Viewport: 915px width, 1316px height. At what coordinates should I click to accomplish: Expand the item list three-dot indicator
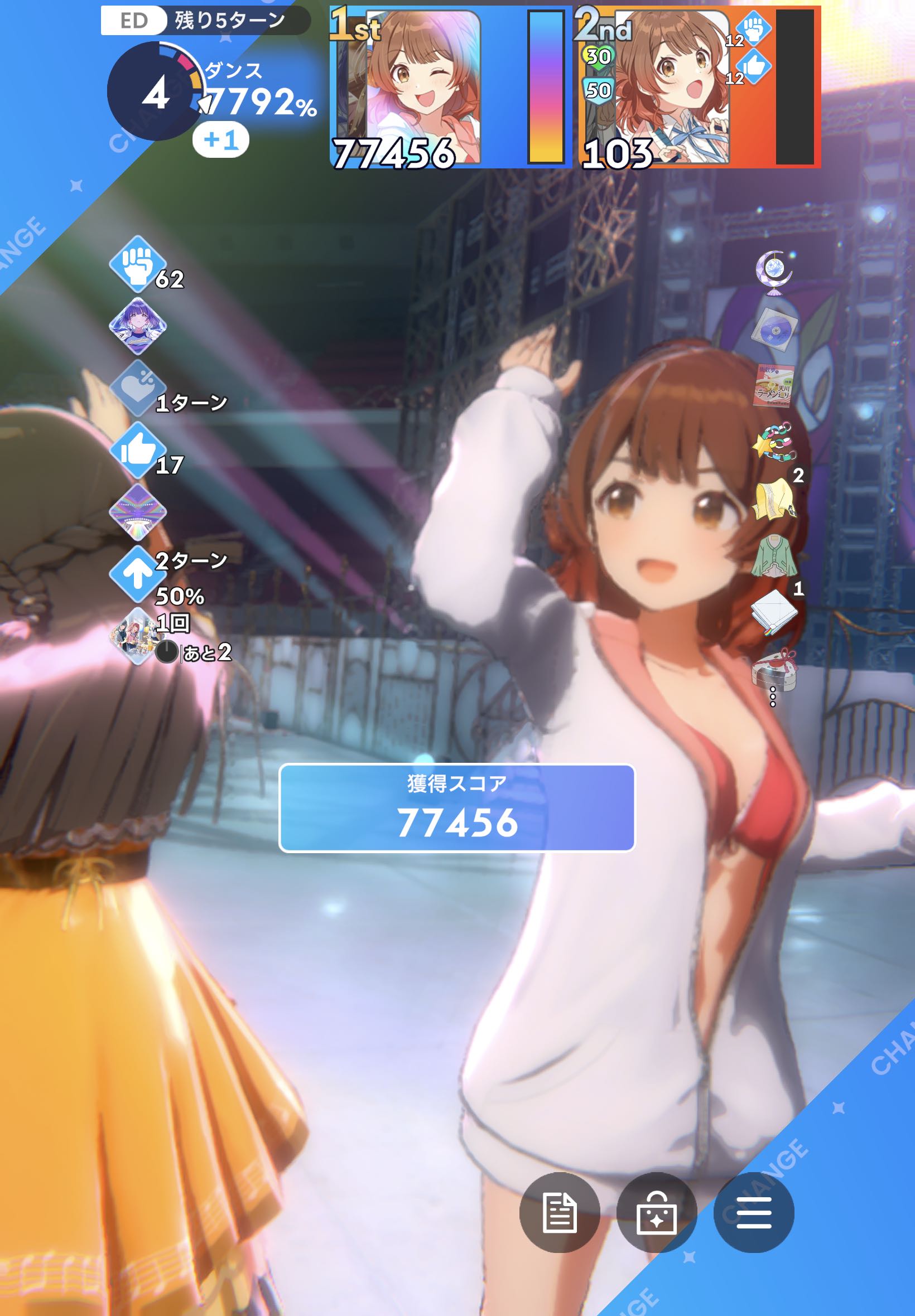click(773, 696)
